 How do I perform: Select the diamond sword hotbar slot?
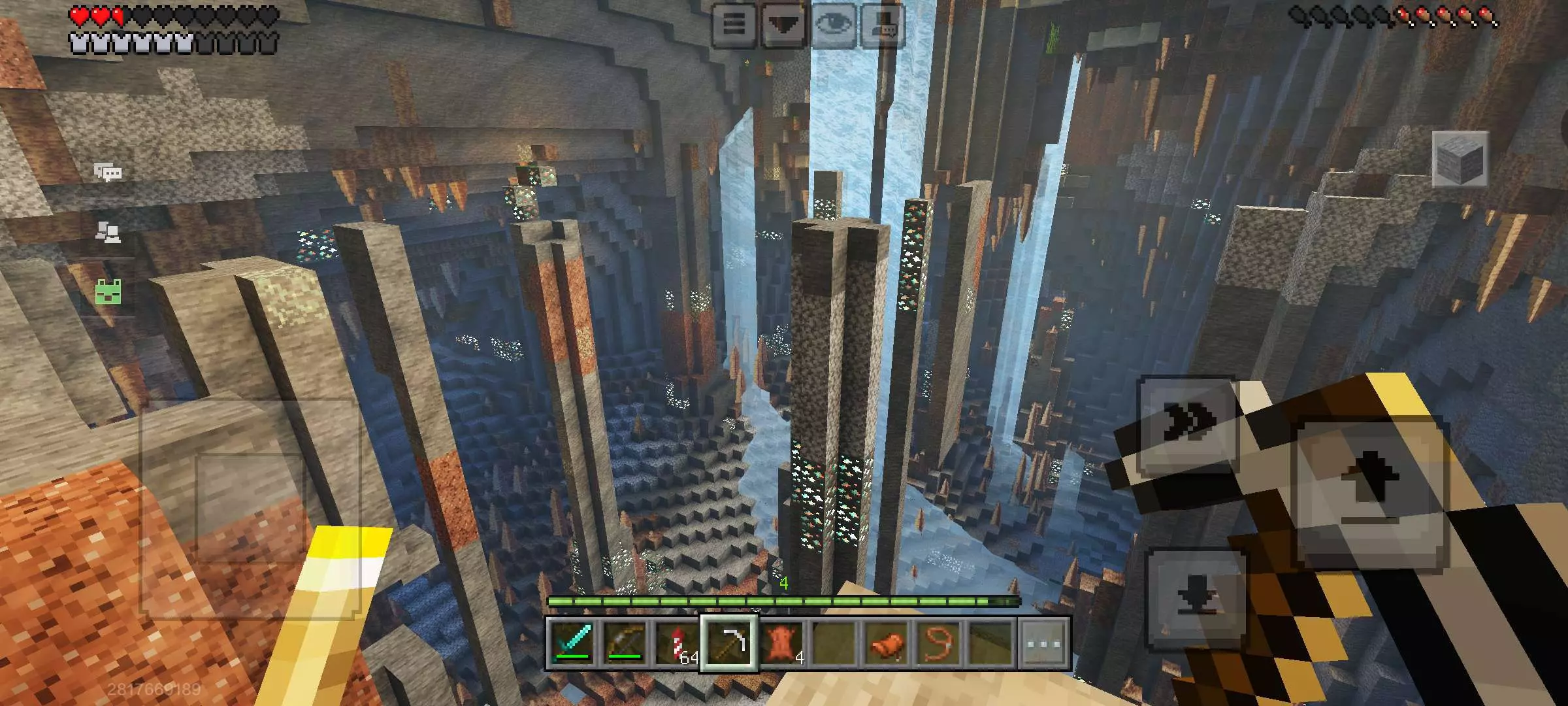point(573,644)
